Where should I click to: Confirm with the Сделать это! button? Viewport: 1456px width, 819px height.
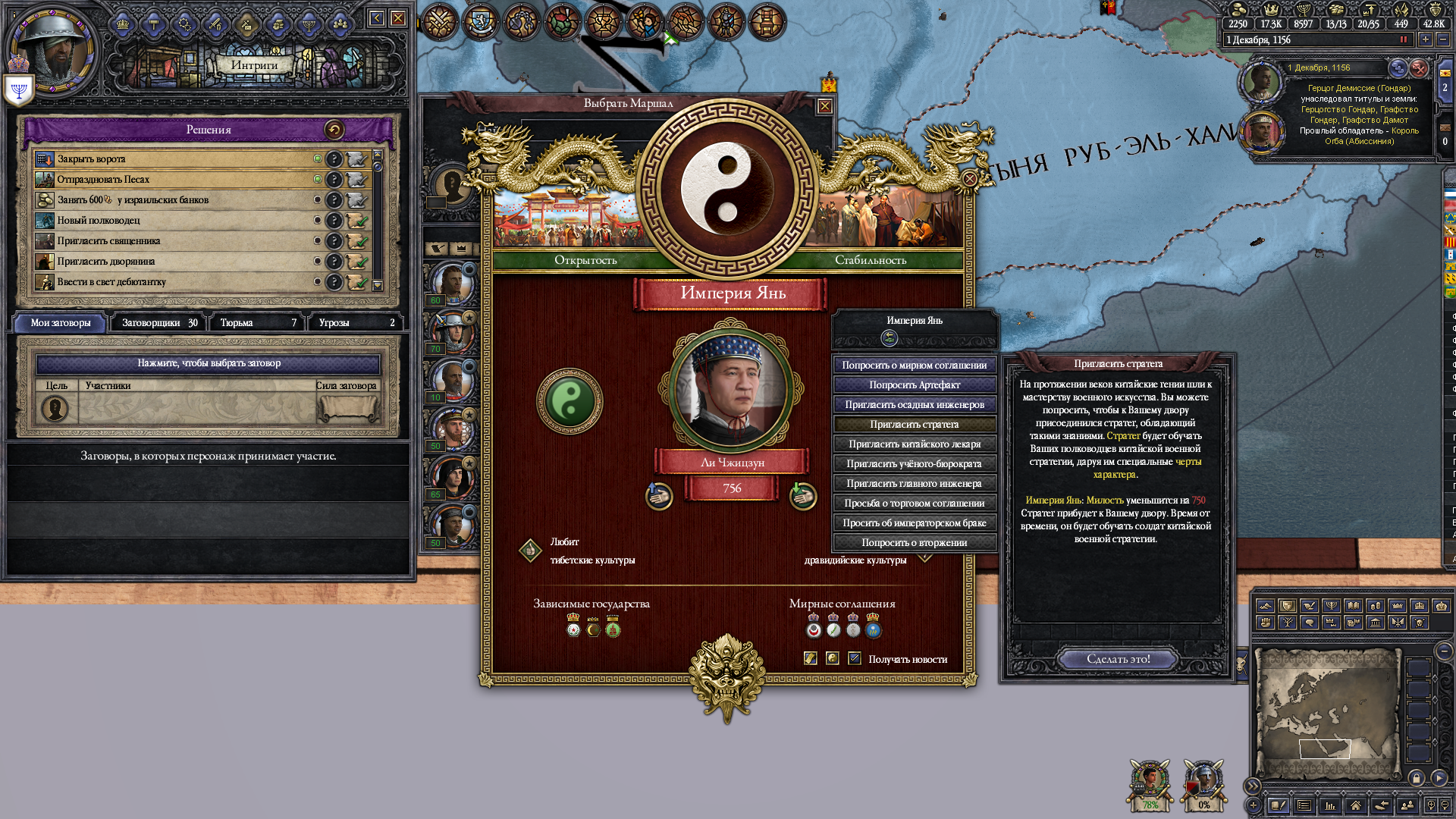pos(1118,659)
